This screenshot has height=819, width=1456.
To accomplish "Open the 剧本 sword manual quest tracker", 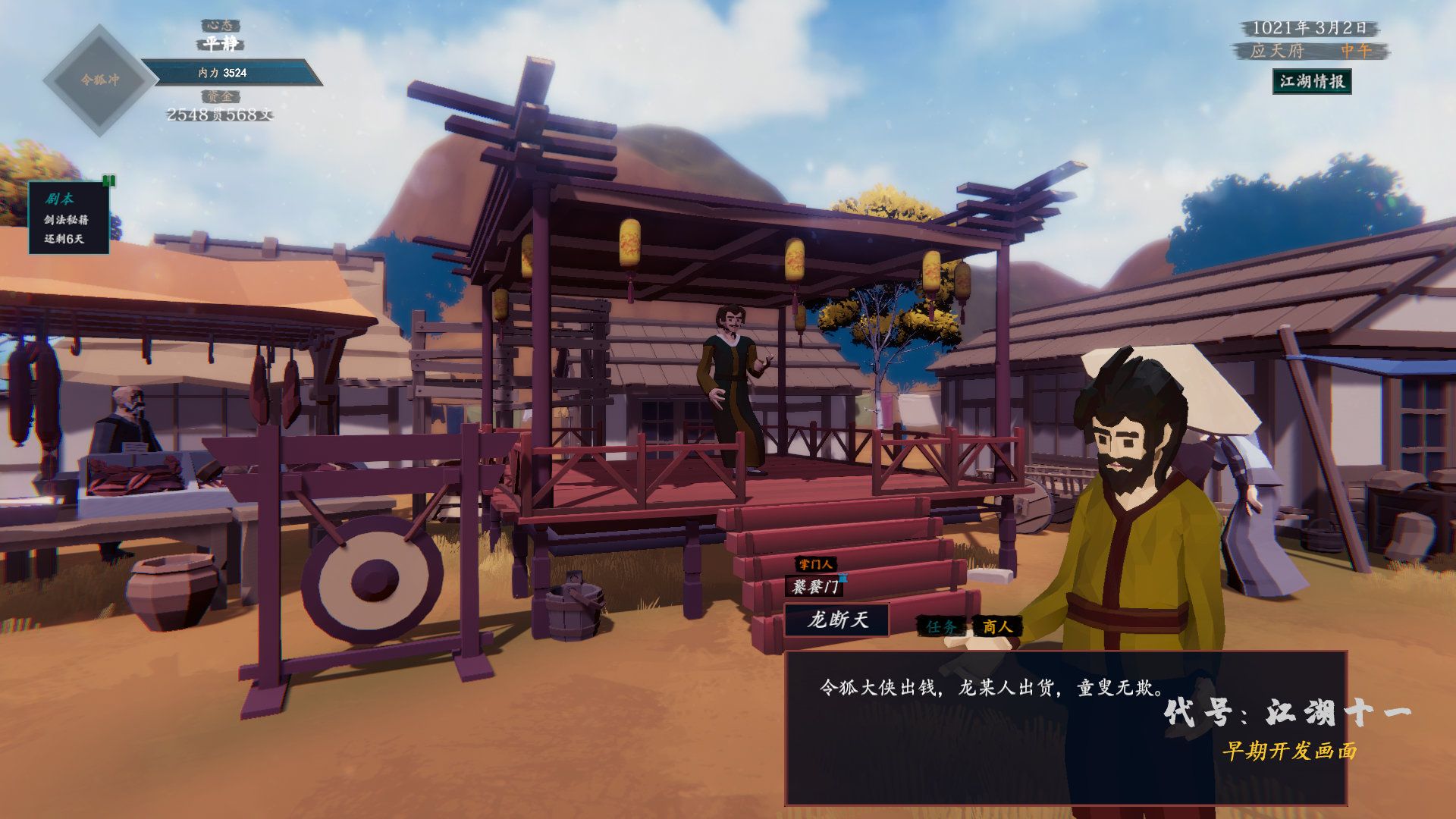I will pyautogui.click(x=68, y=218).
